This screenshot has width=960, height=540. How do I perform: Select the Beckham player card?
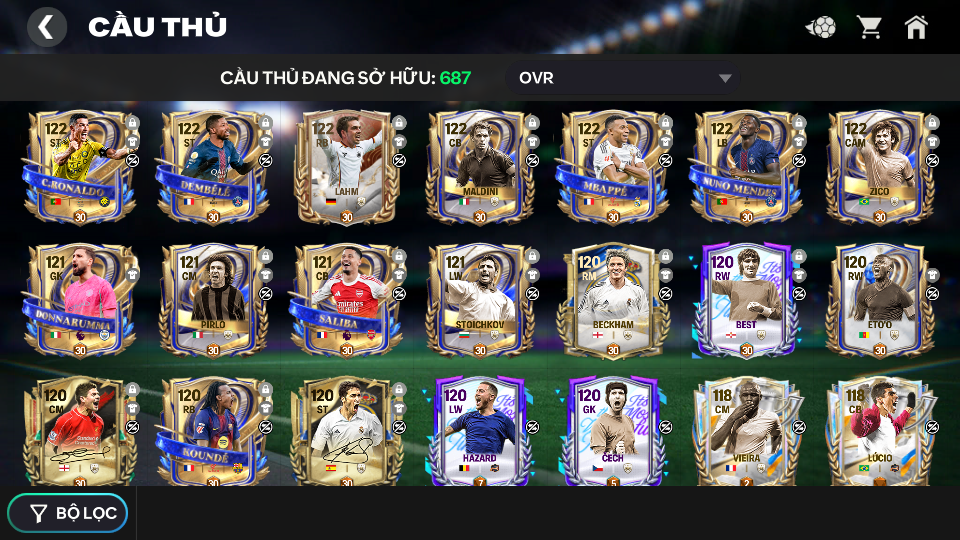(612, 299)
